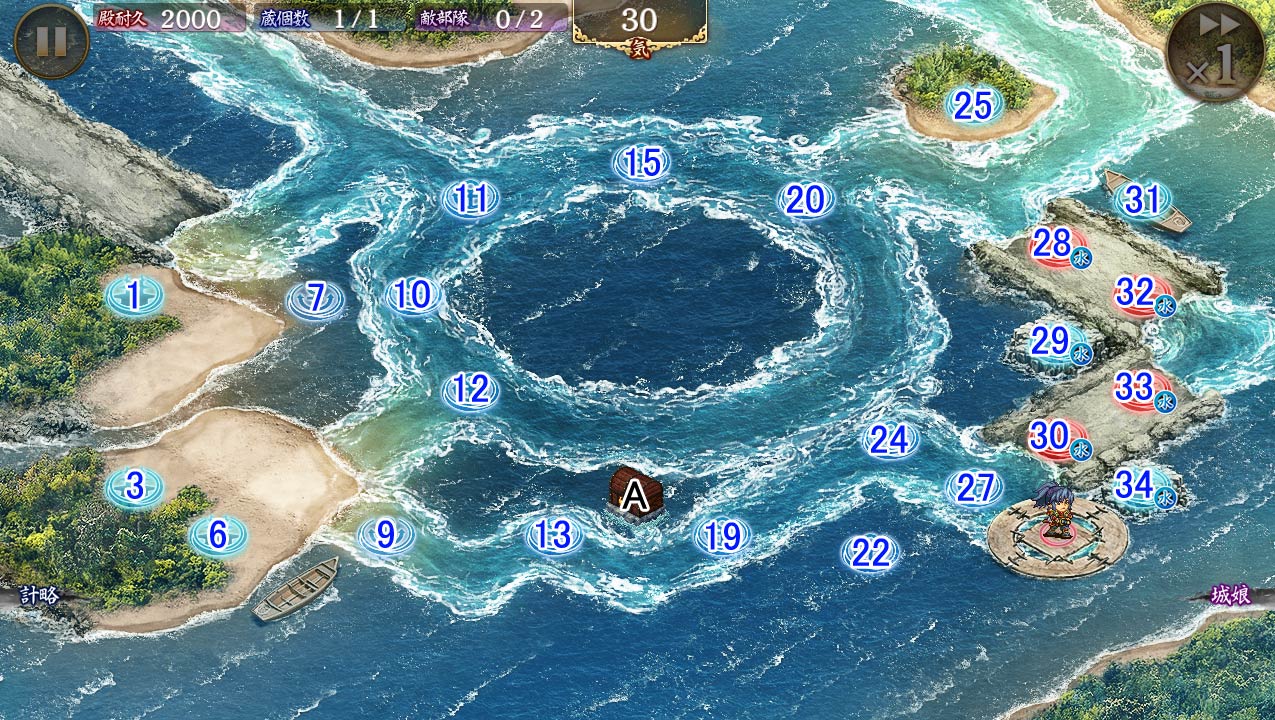This screenshot has width=1275, height=720.
Task: Open the 城娘 castle girl panel
Action: click(1232, 595)
